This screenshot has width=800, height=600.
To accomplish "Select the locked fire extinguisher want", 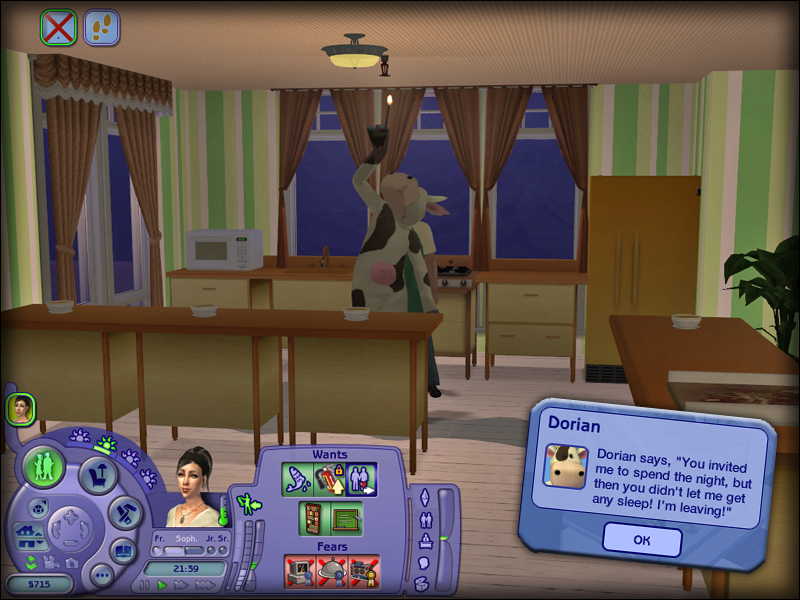I will [329, 479].
